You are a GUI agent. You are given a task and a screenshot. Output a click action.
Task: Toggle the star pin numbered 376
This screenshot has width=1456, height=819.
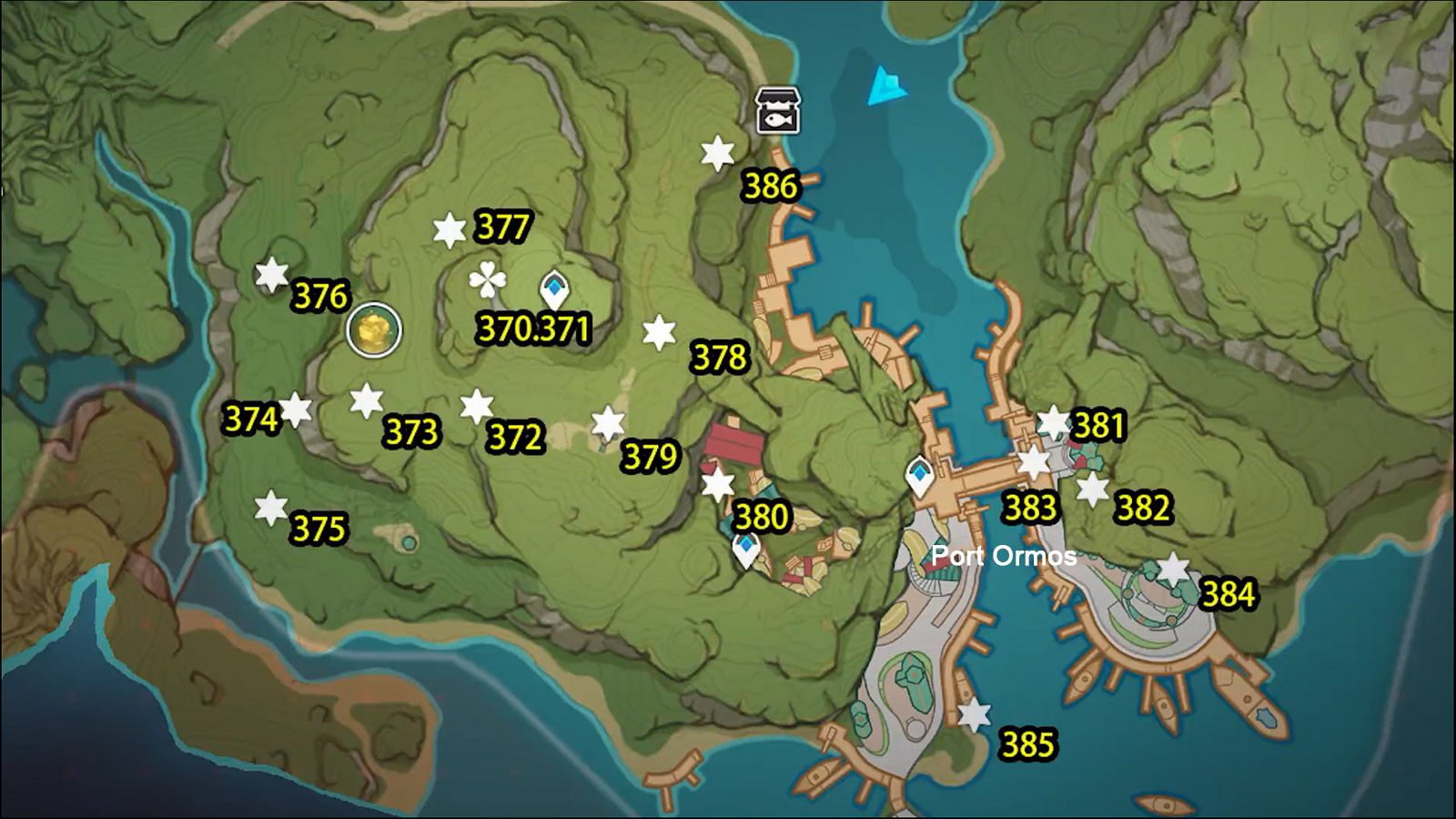pyautogui.click(x=271, y=274)
